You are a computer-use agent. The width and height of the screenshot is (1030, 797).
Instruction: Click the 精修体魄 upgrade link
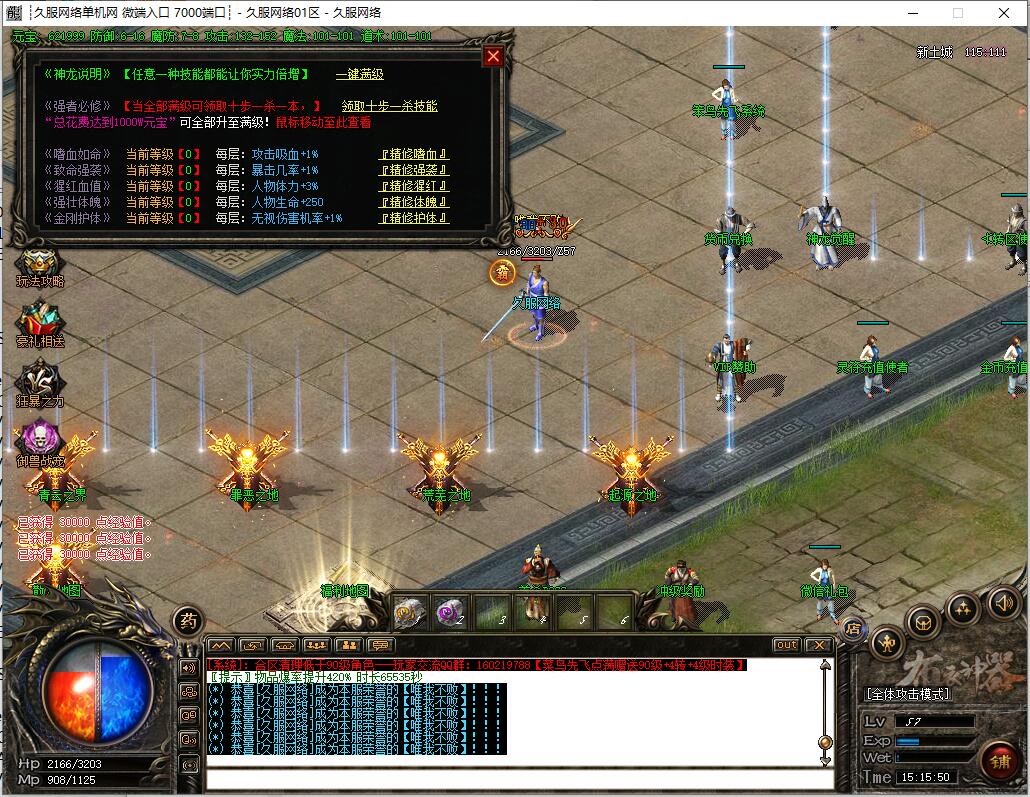click(414, 202)
